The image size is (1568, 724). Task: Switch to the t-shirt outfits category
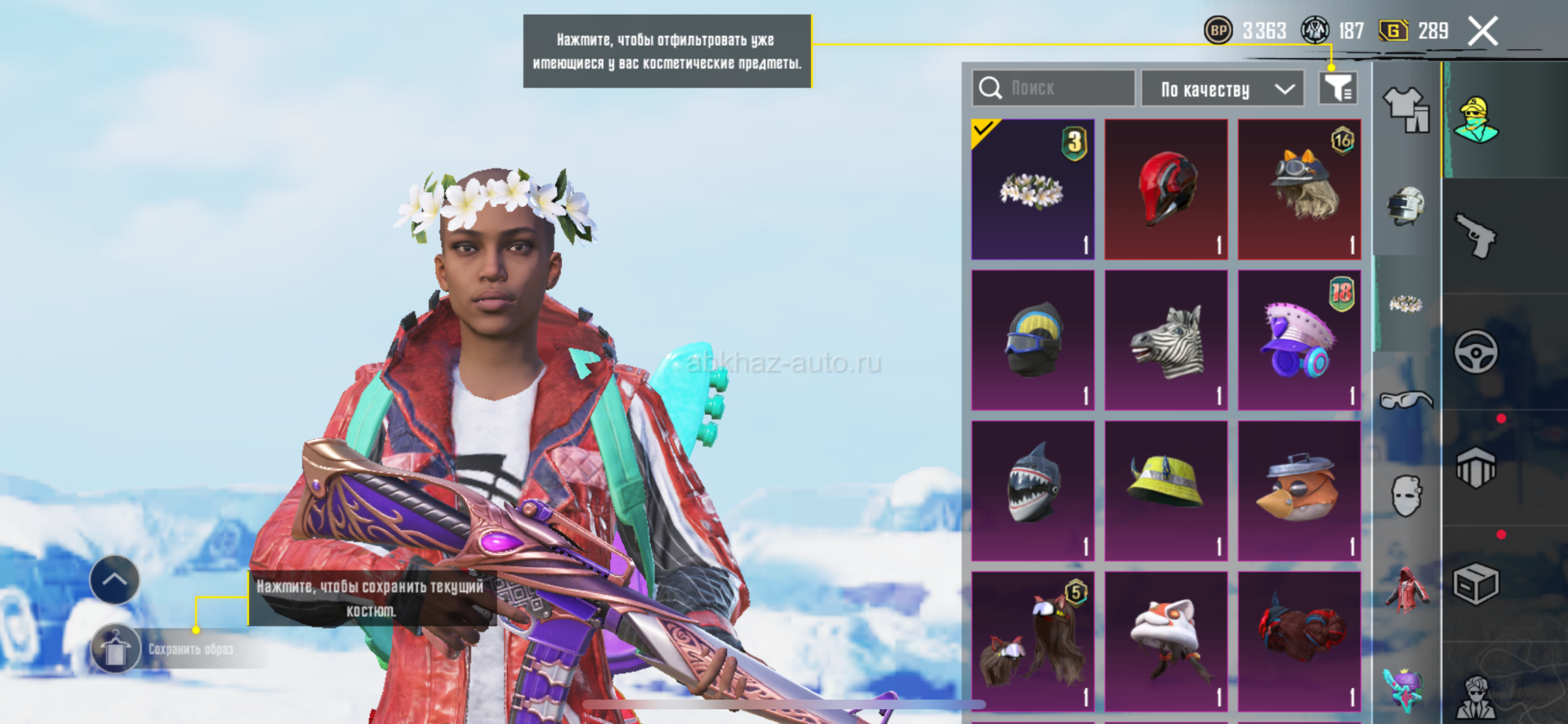click(x=1405, y=109)
